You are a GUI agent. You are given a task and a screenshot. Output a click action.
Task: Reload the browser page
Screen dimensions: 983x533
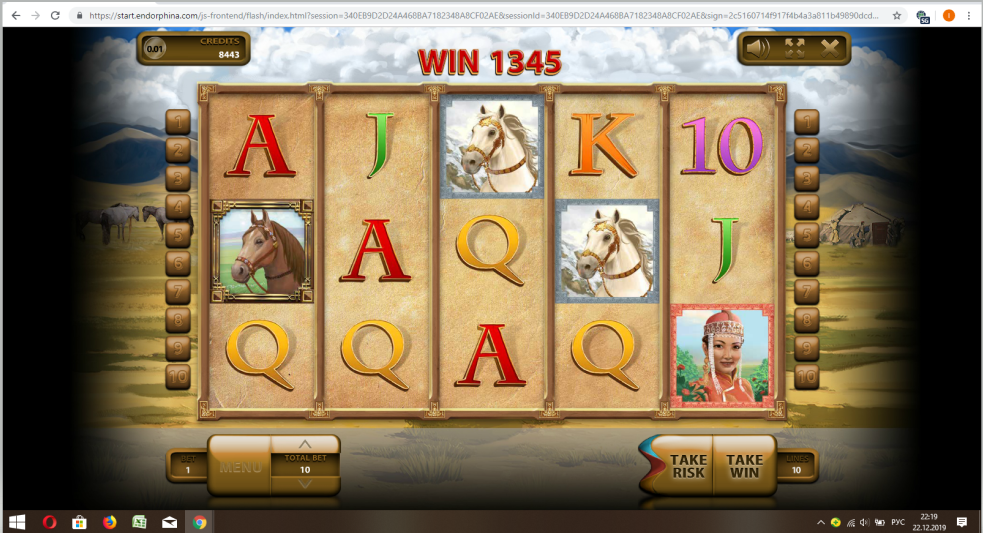point(56,16)
